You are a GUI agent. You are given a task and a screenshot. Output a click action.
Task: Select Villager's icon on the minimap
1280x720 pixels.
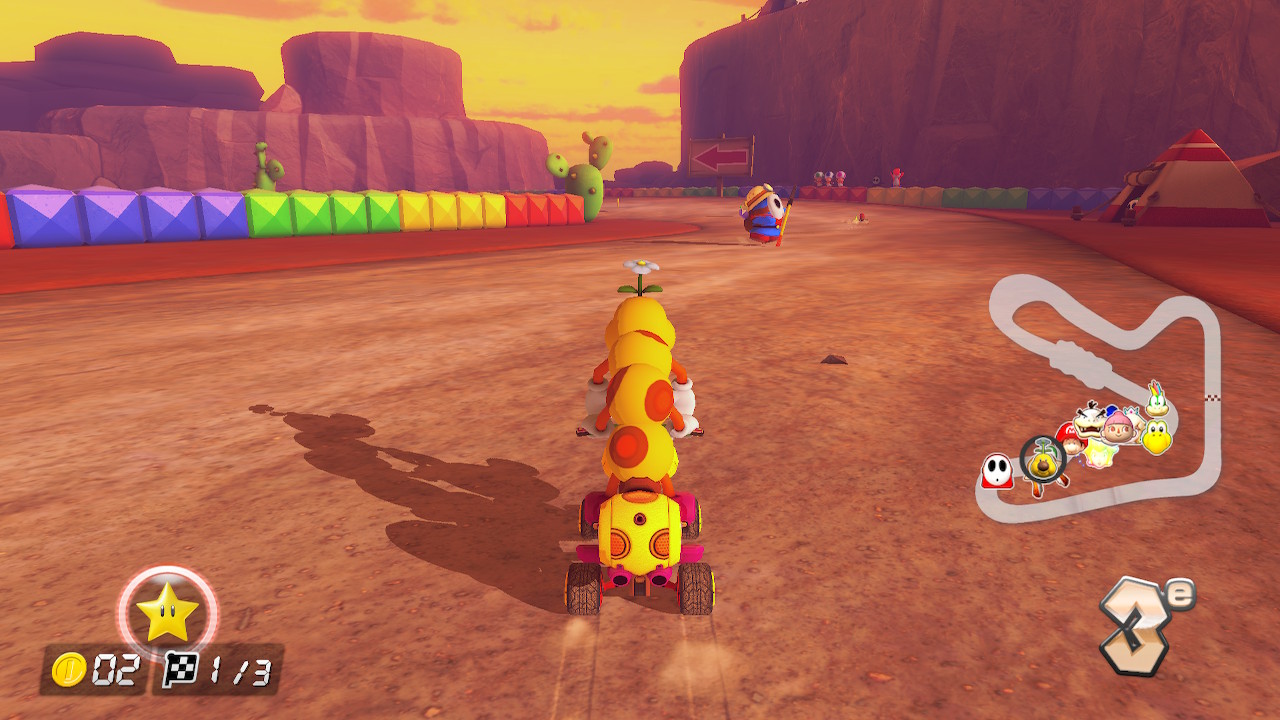coord(1117,430)
